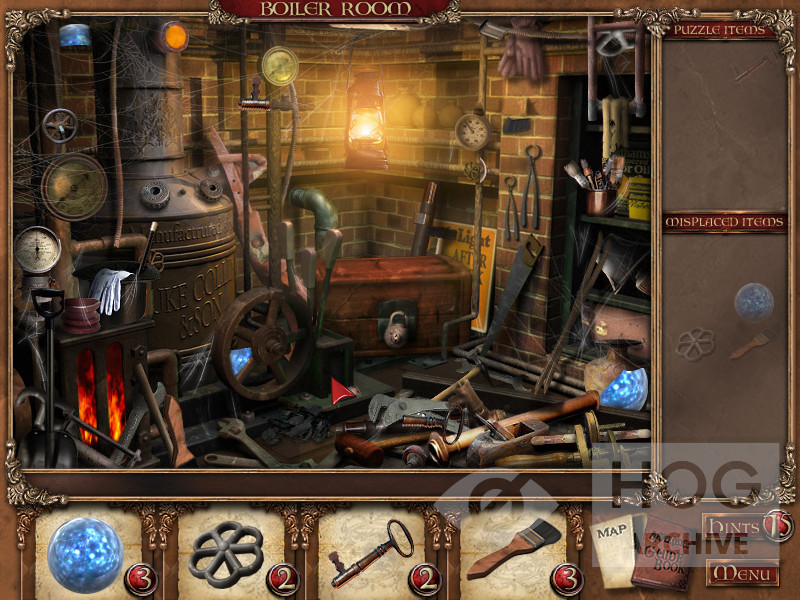Select the blue crystal orb item slot

(x=86, y=553)
